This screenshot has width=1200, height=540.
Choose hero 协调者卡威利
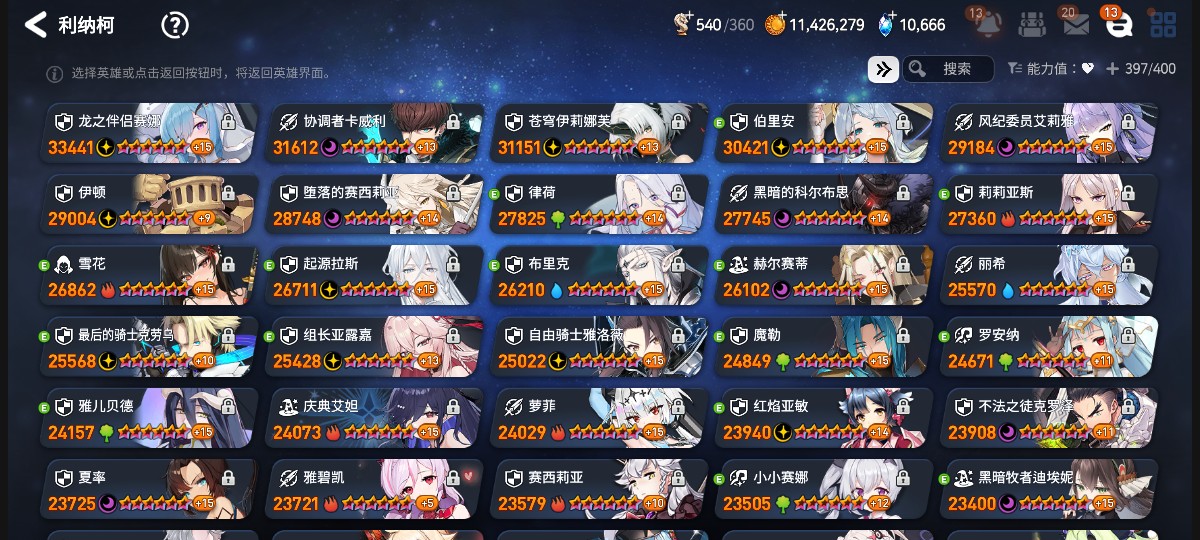coord(374,133)
